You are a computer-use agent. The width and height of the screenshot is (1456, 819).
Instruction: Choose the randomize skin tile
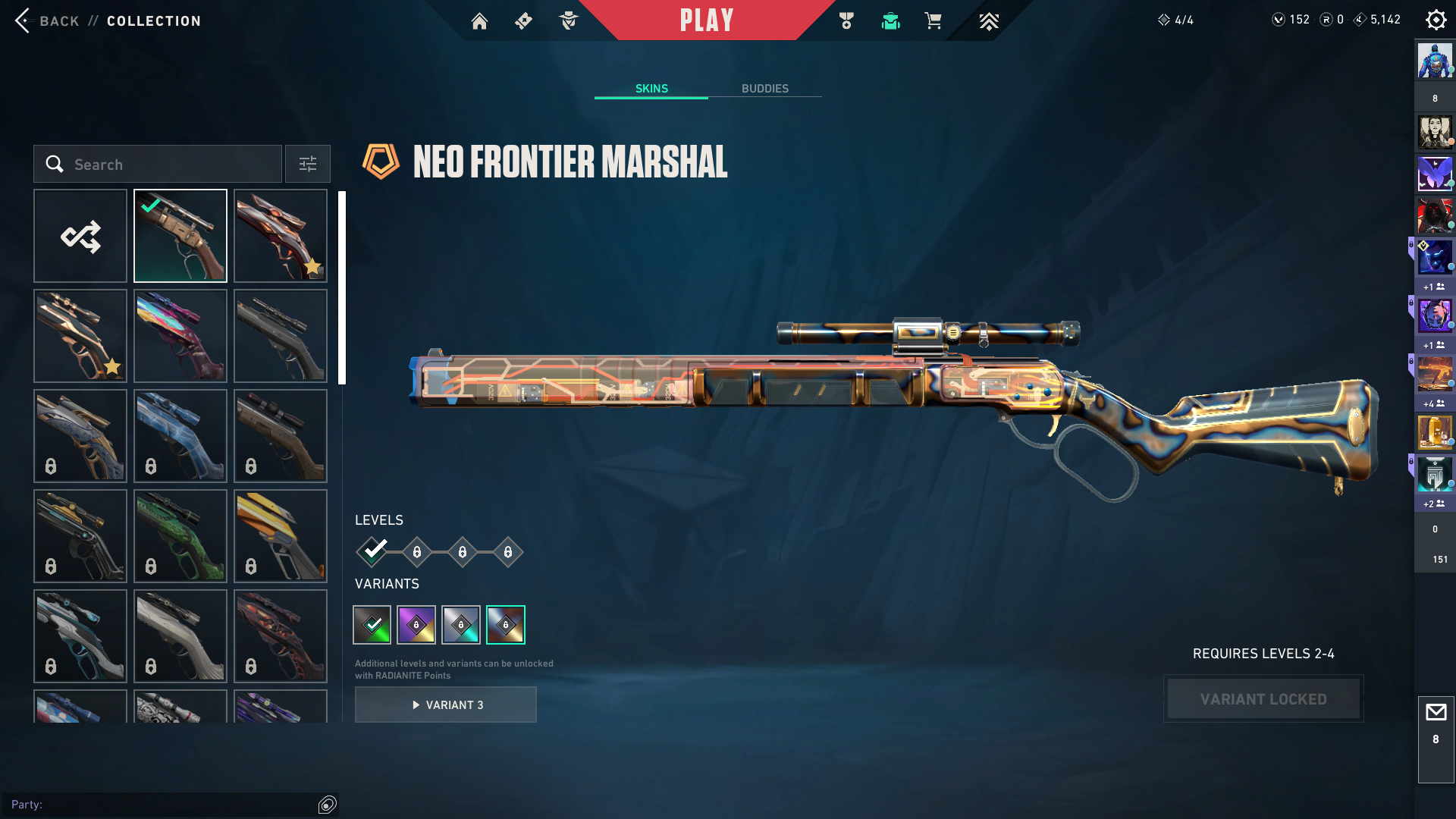[80, 236]
